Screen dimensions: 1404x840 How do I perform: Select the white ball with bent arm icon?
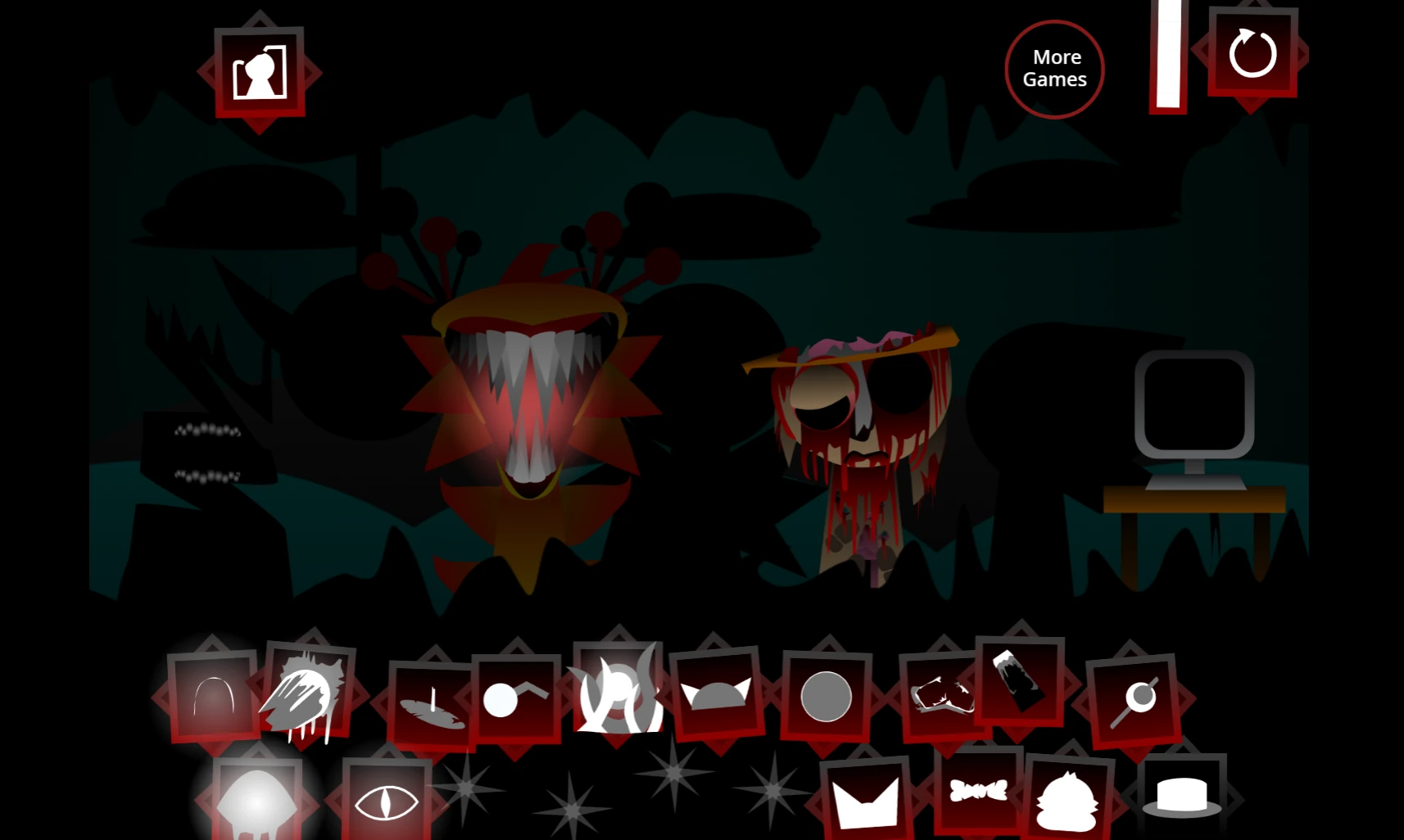(x=514, y=698)
